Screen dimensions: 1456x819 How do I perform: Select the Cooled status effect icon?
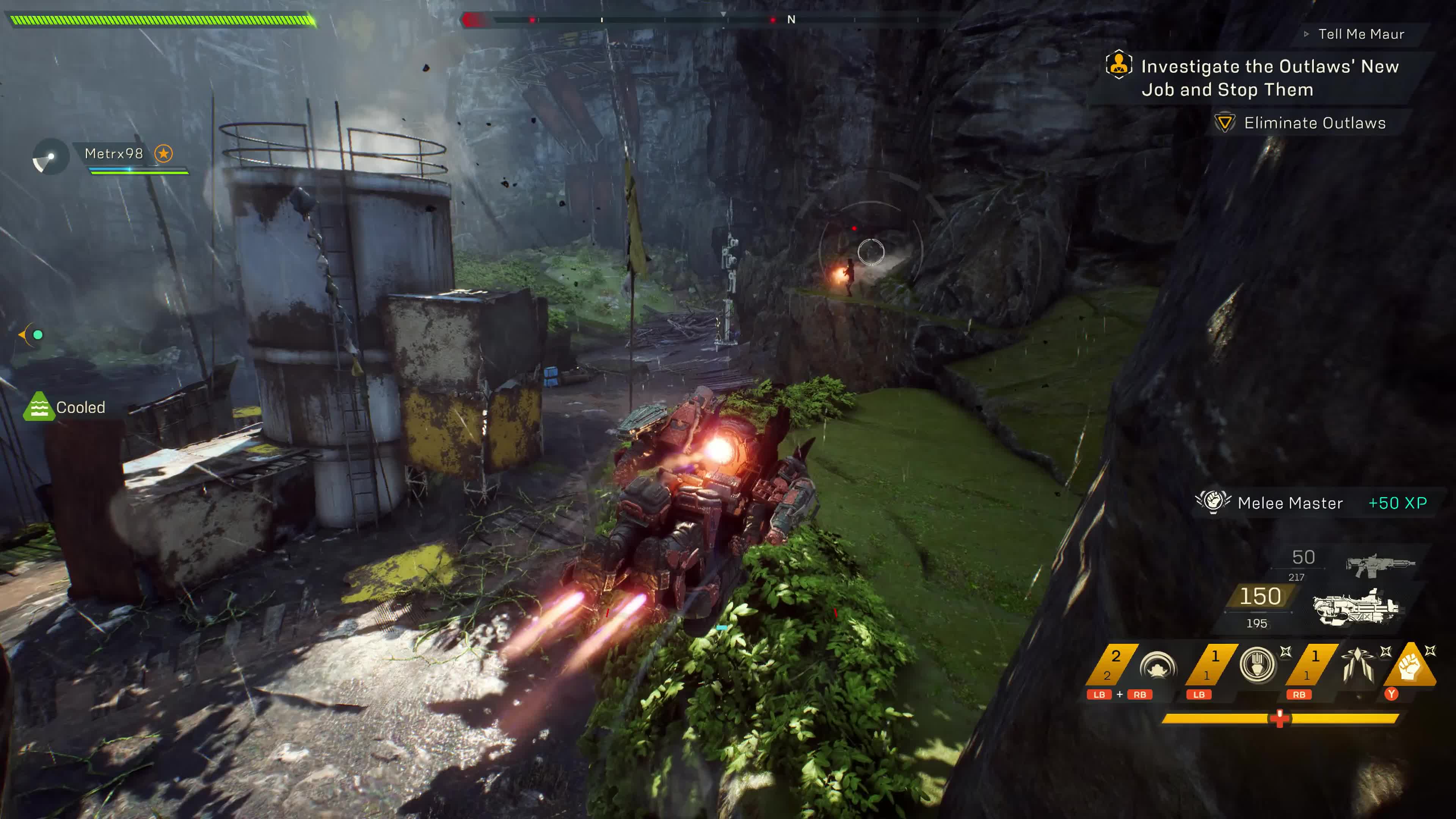(x=38, y=407)
